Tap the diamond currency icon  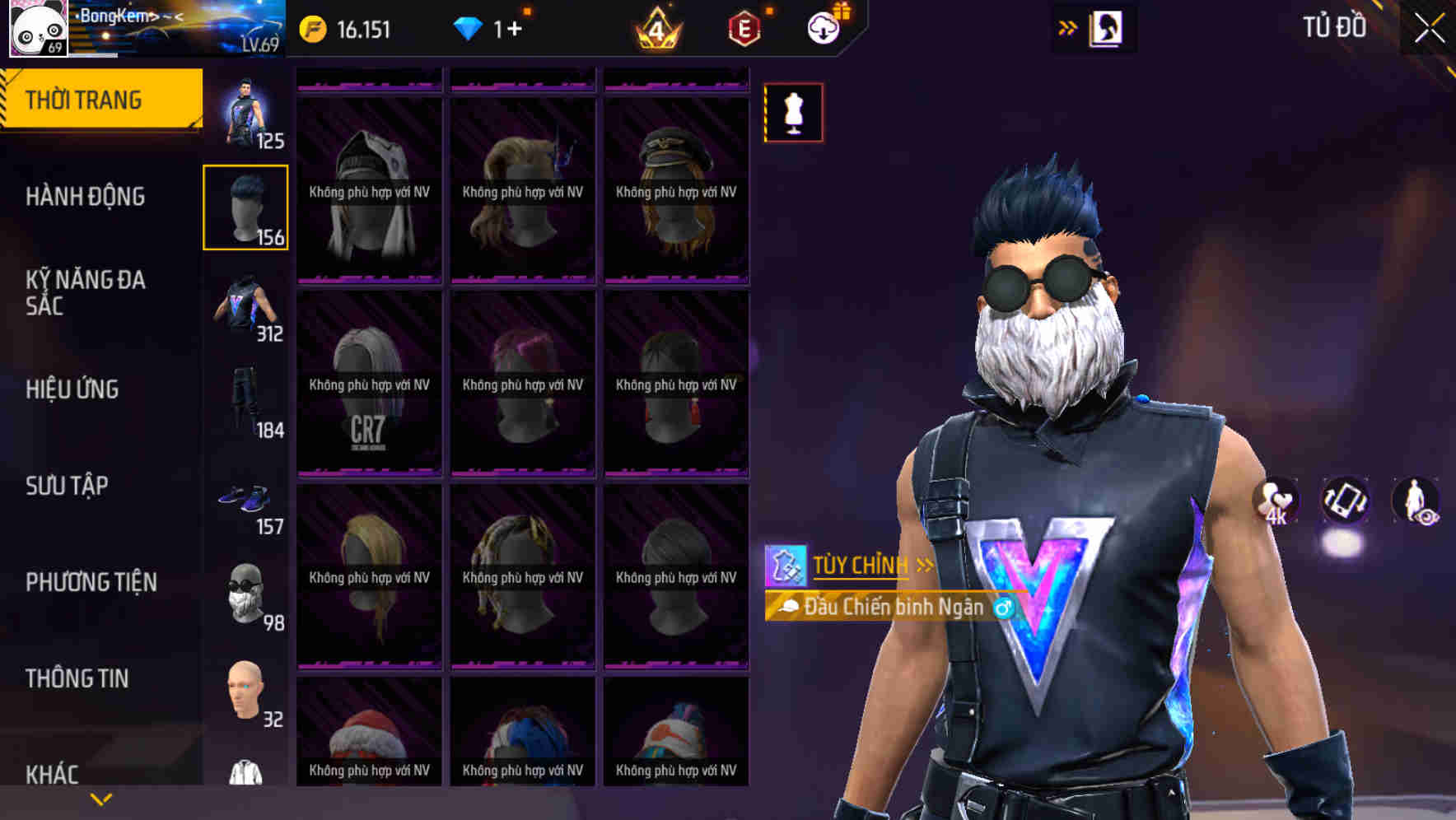[x=469, y=27]
